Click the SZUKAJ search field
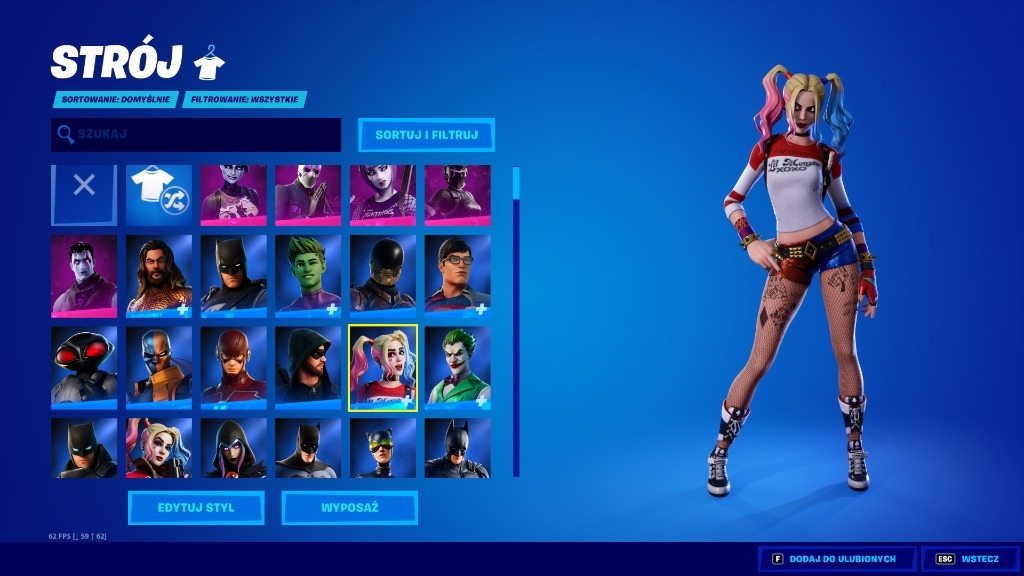This screenshot has height=576, width=1024. 196,134
